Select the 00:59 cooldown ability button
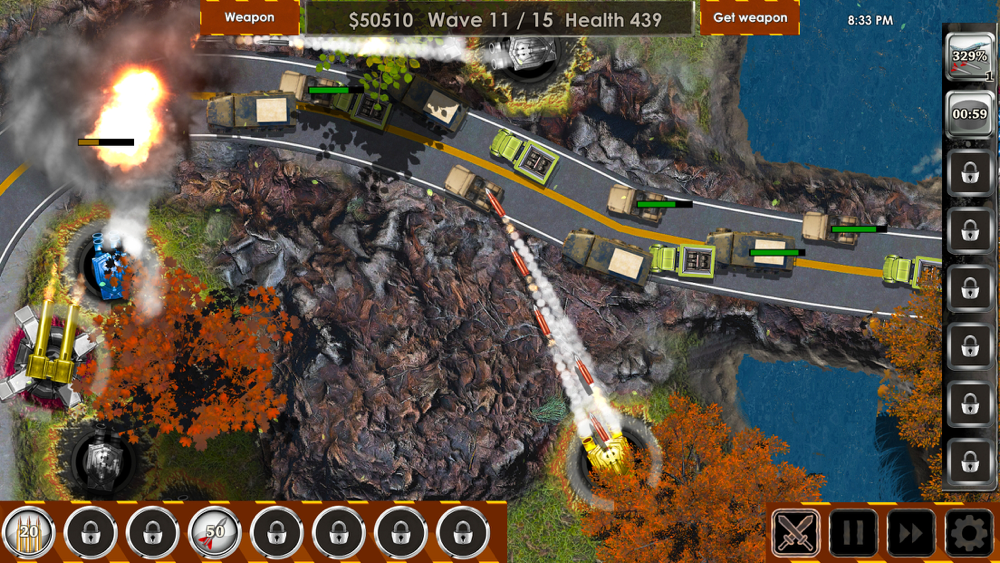The width and height of the screenshot is (1000, 563). click(969, 114)
